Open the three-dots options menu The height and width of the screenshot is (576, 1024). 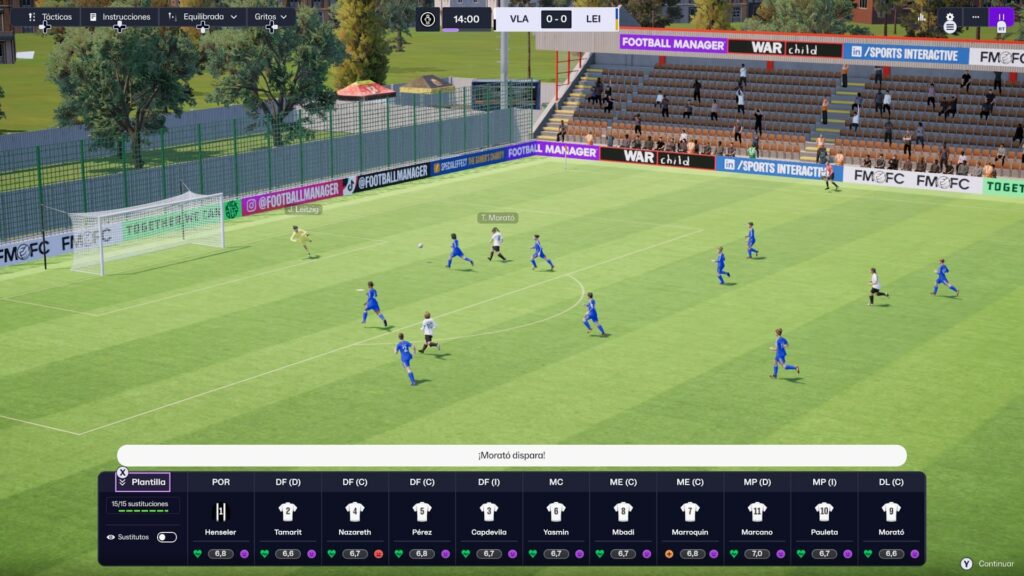click(975, 17)
